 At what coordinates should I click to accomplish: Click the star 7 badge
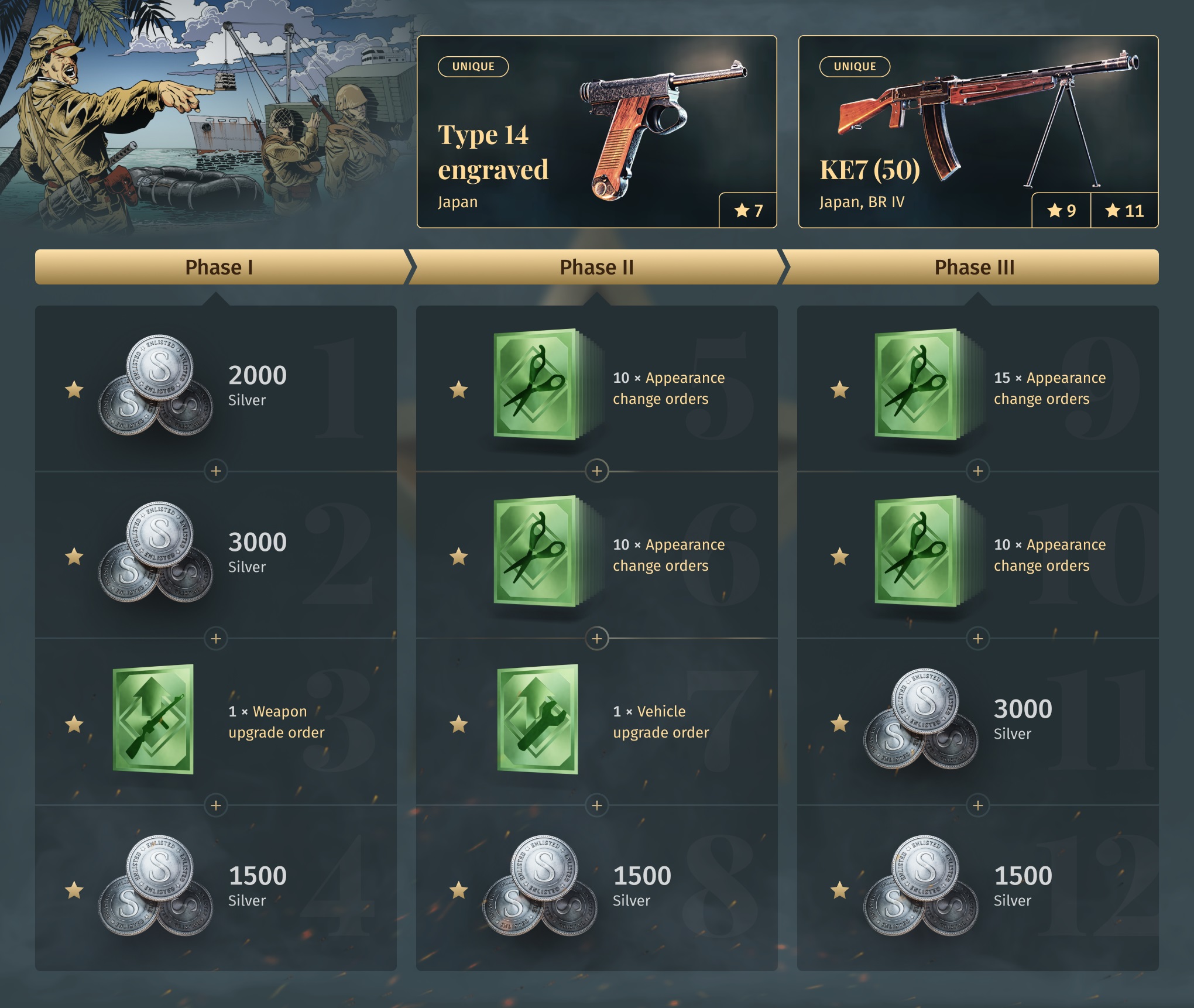click(748, 210)
